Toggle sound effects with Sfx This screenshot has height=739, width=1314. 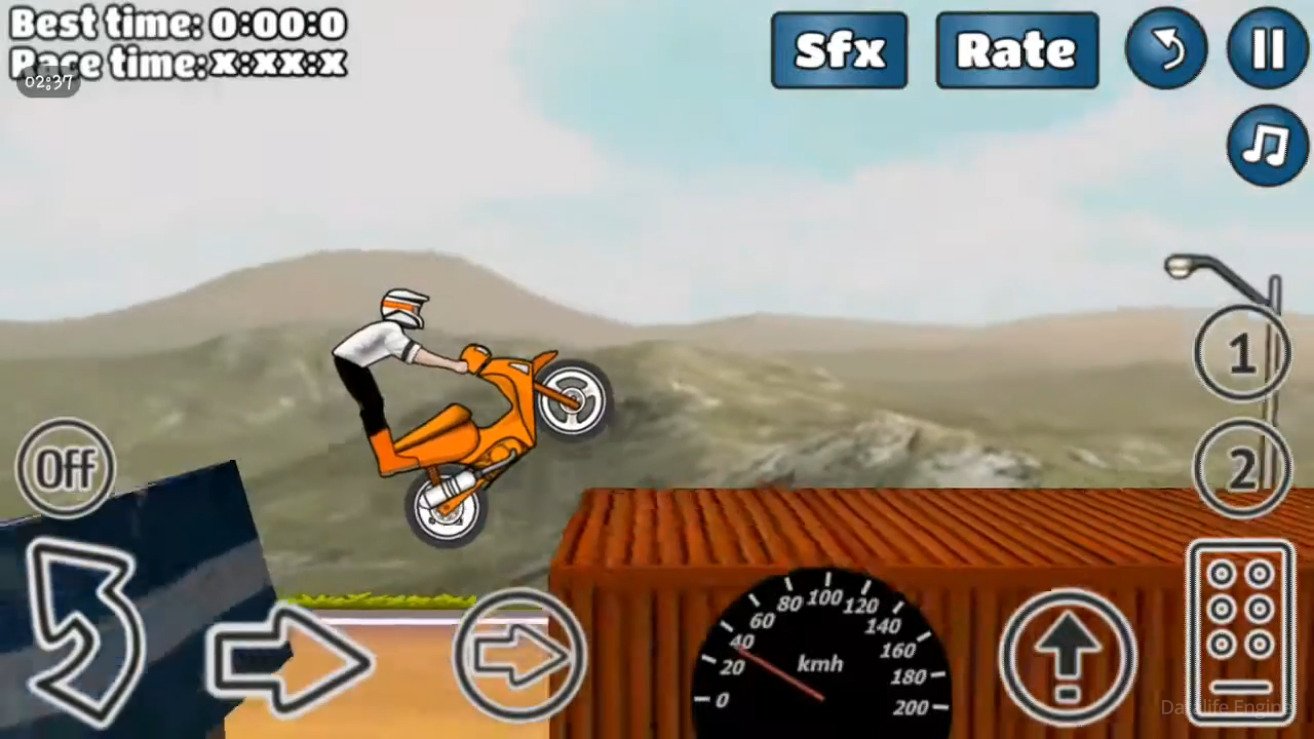pos(838,49)
